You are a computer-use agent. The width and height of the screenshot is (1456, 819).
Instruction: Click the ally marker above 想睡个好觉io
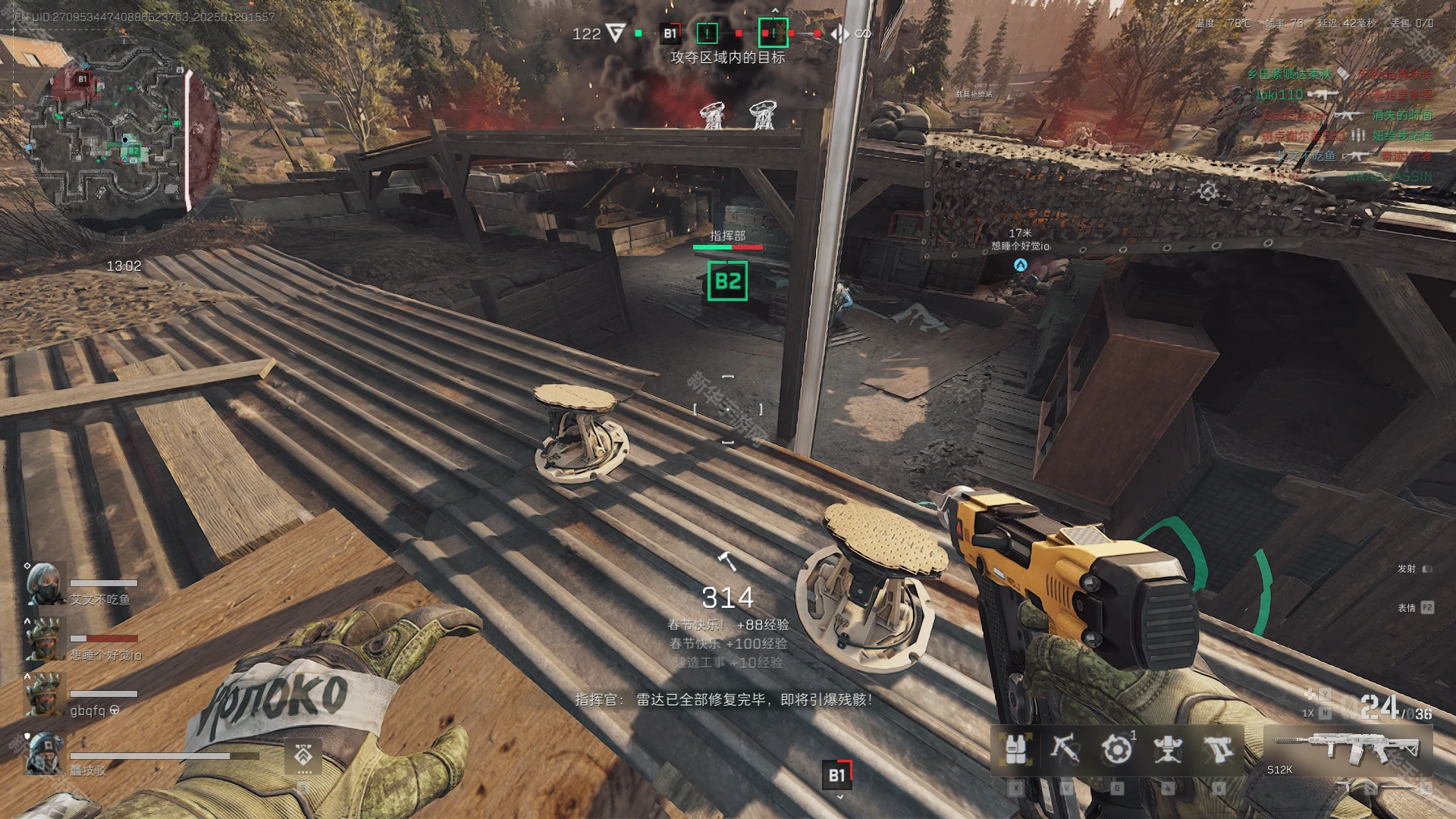(x=1020, y=265)
